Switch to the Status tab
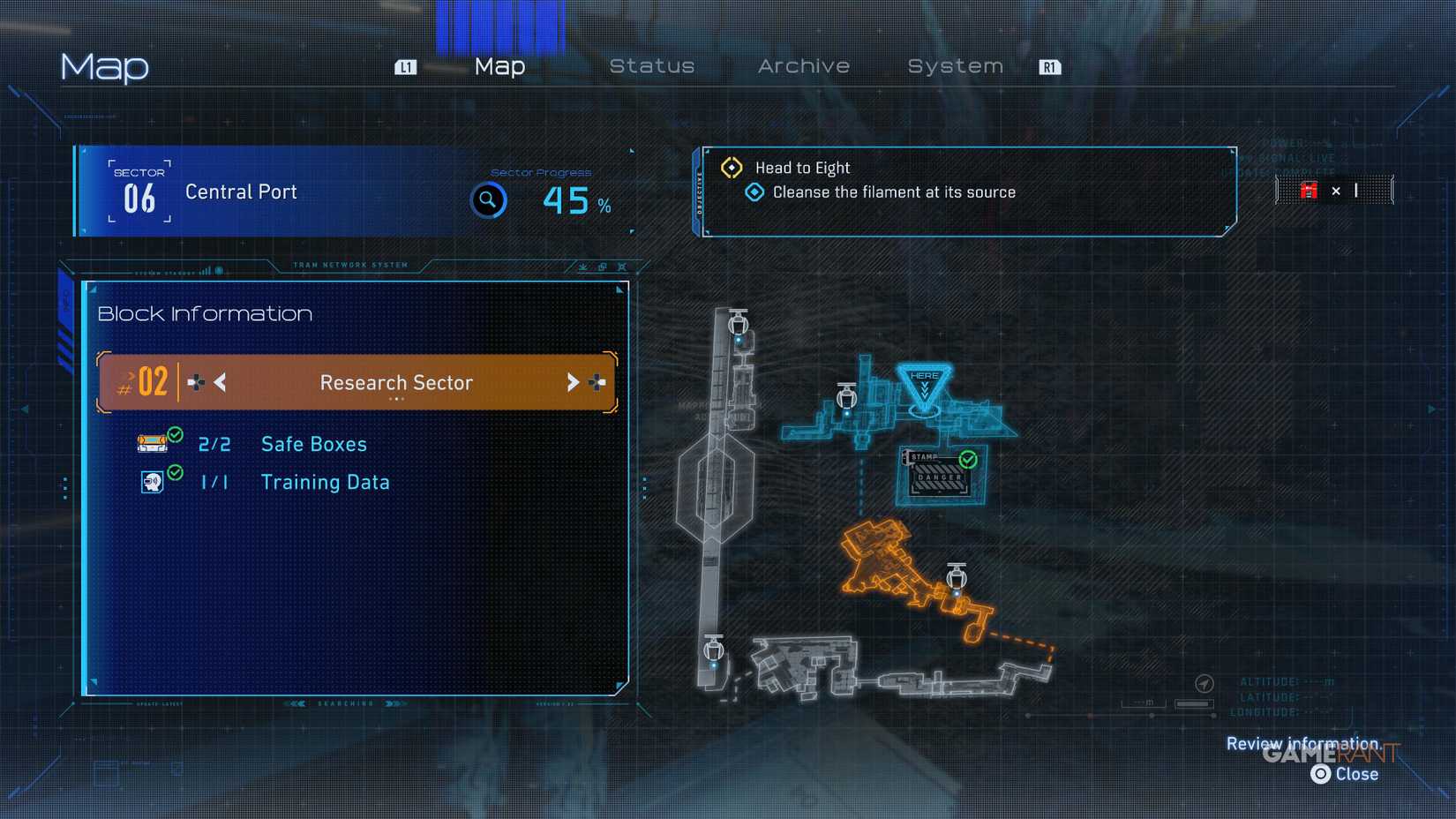This screenshot has height=819, width=1456. 651,66
